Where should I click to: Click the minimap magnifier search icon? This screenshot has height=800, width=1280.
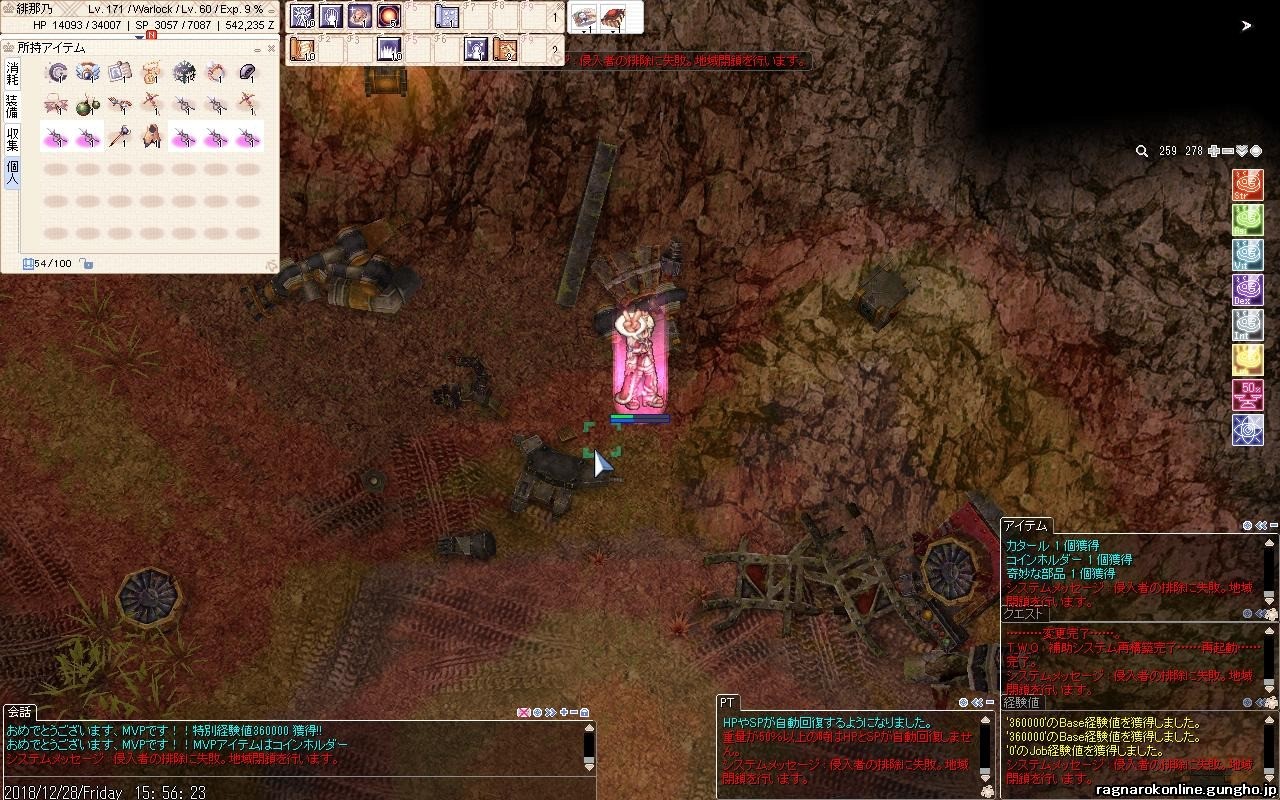coord(1142,151)
